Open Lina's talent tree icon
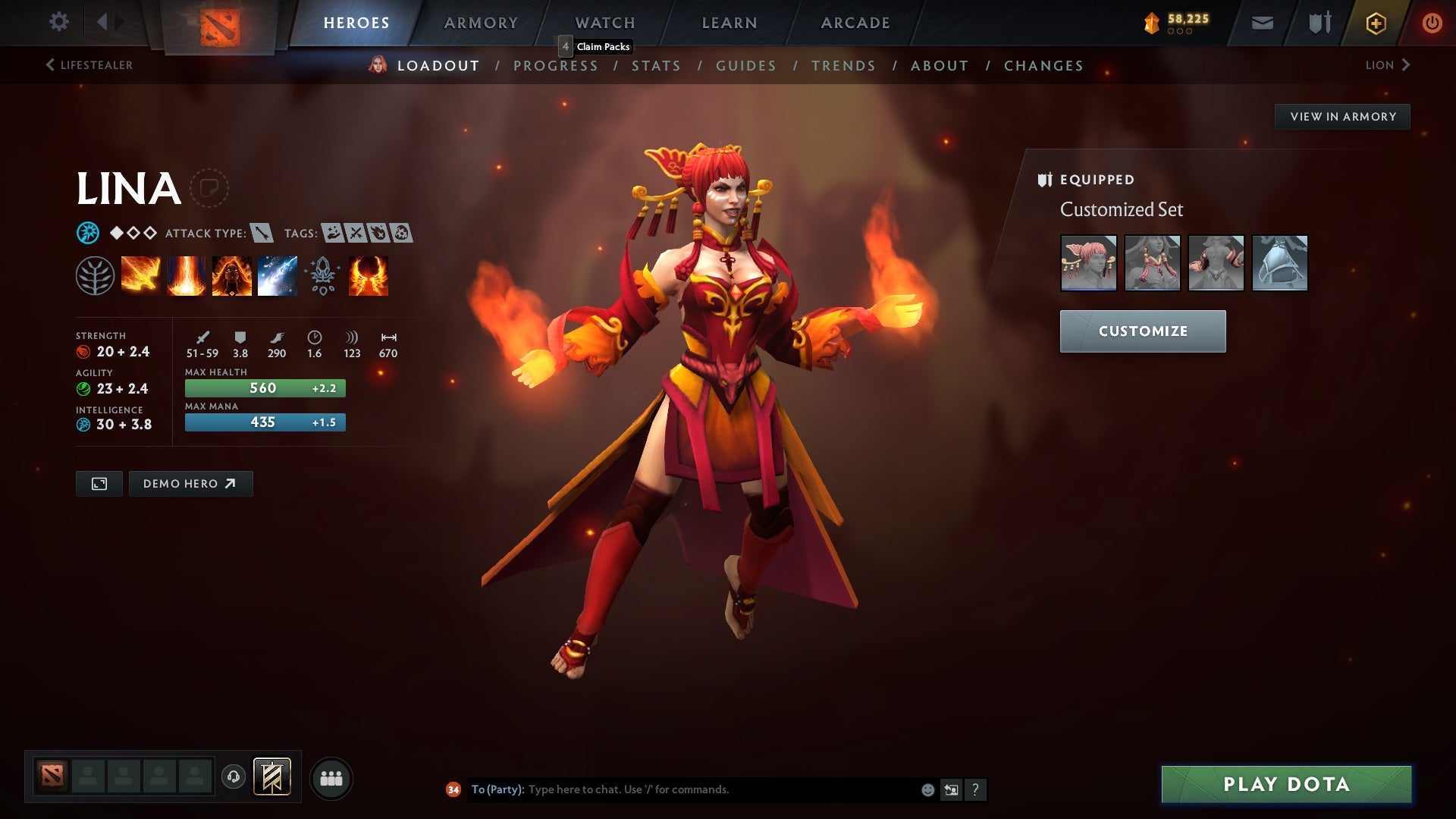The width and height of the screenshot is (1456, 819). point(95,275)
